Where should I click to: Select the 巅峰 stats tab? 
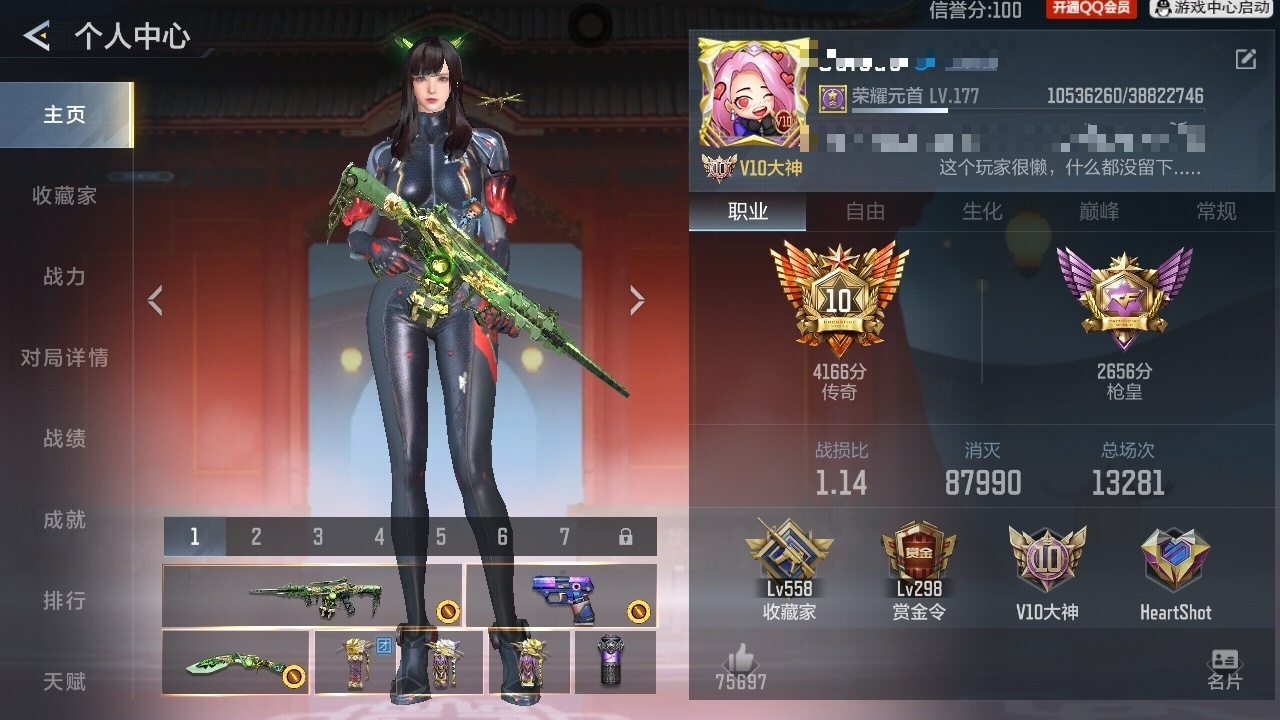(x=1099, y=212)
